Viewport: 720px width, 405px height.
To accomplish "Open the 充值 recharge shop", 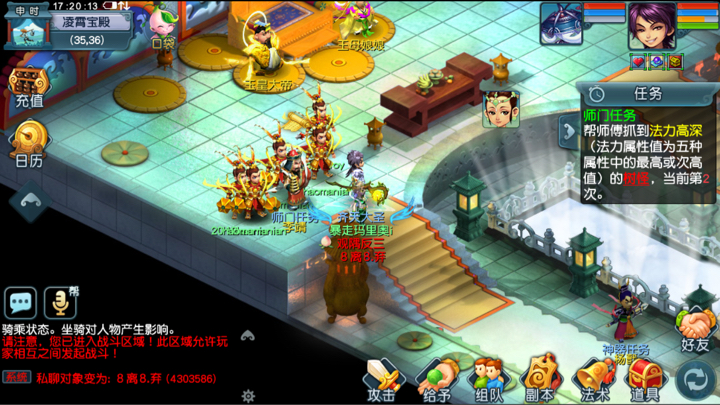I will pos(28,86).
